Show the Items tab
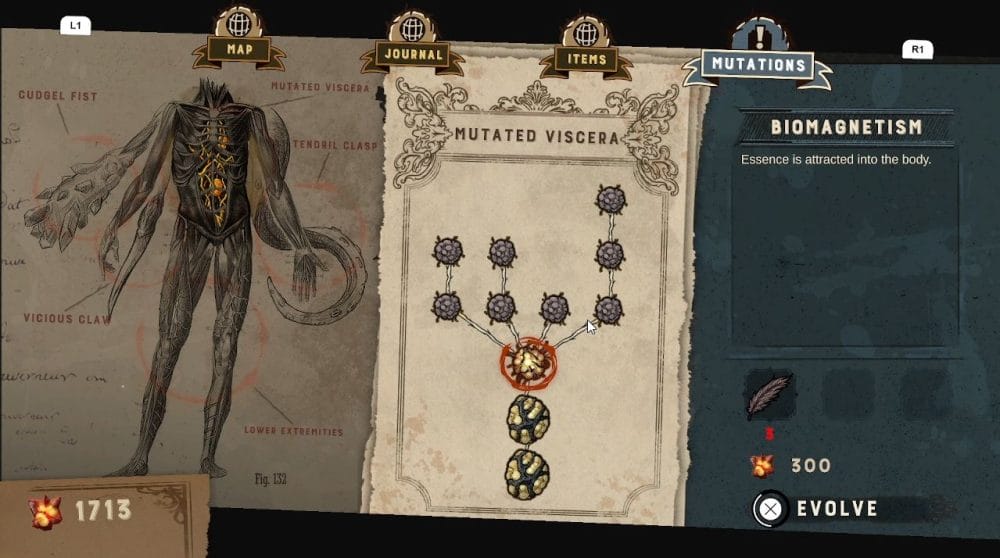The height and width of the screenshot is (558, 1000). [x=587, y=58]
